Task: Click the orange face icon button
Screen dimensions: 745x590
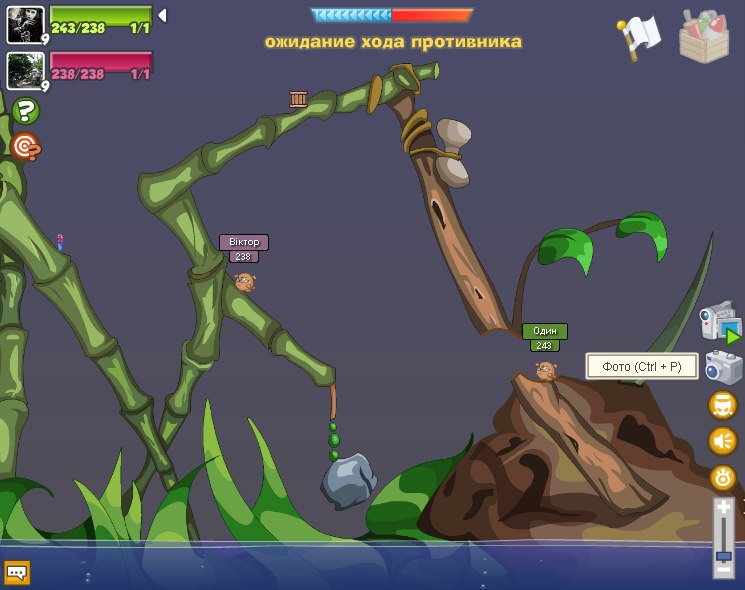Action: (722, 405)
